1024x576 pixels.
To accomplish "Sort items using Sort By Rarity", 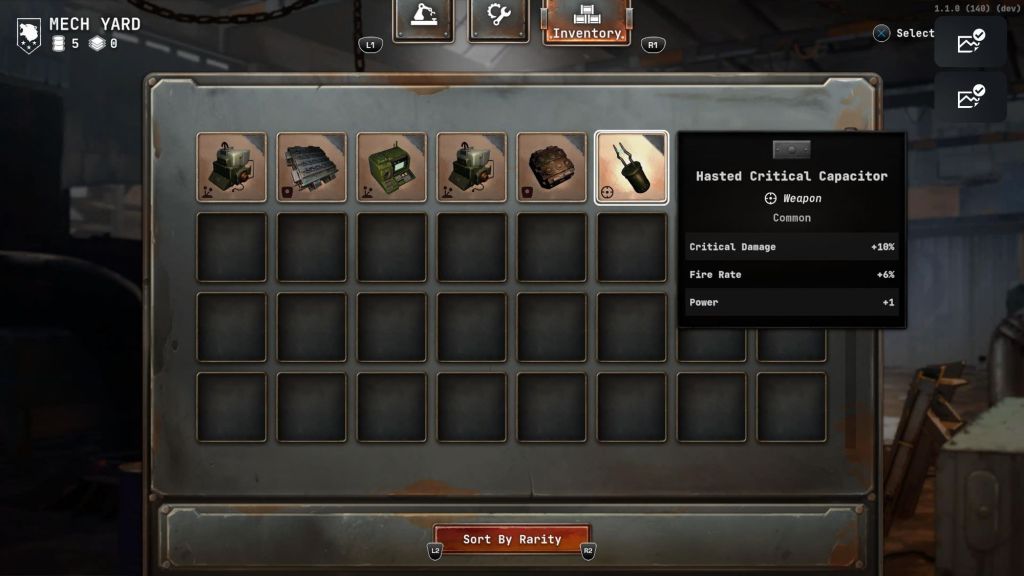I will [512, 539].
